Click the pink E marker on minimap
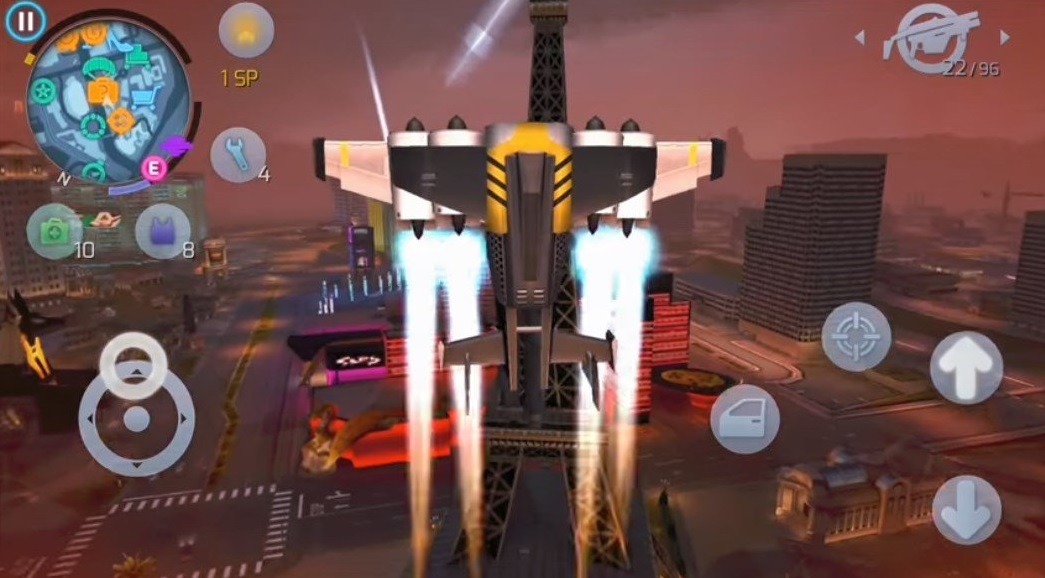The image size is (1045, 578). point(154,167)
